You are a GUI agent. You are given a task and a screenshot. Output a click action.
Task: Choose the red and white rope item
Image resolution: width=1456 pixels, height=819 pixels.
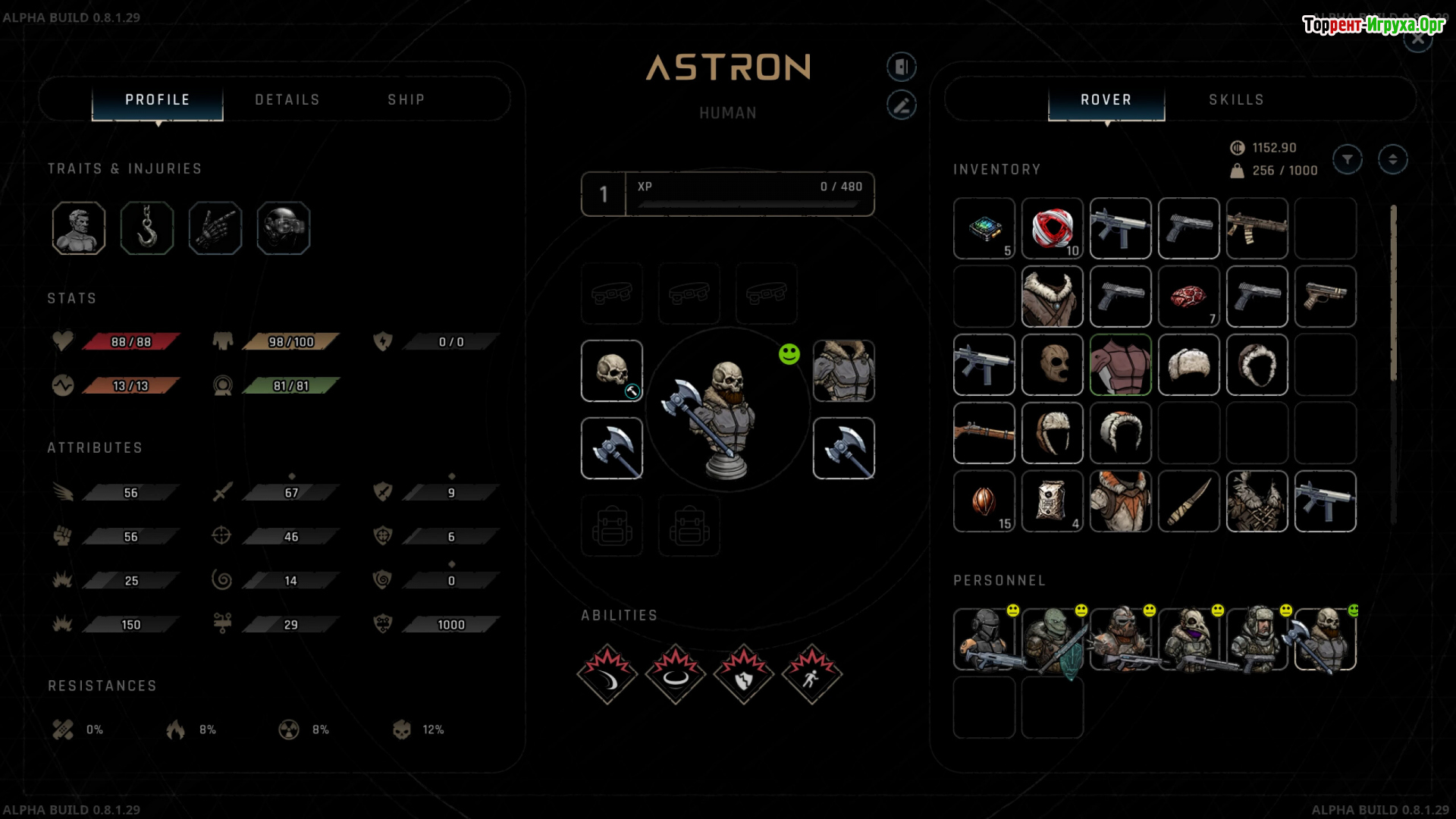1052,228
